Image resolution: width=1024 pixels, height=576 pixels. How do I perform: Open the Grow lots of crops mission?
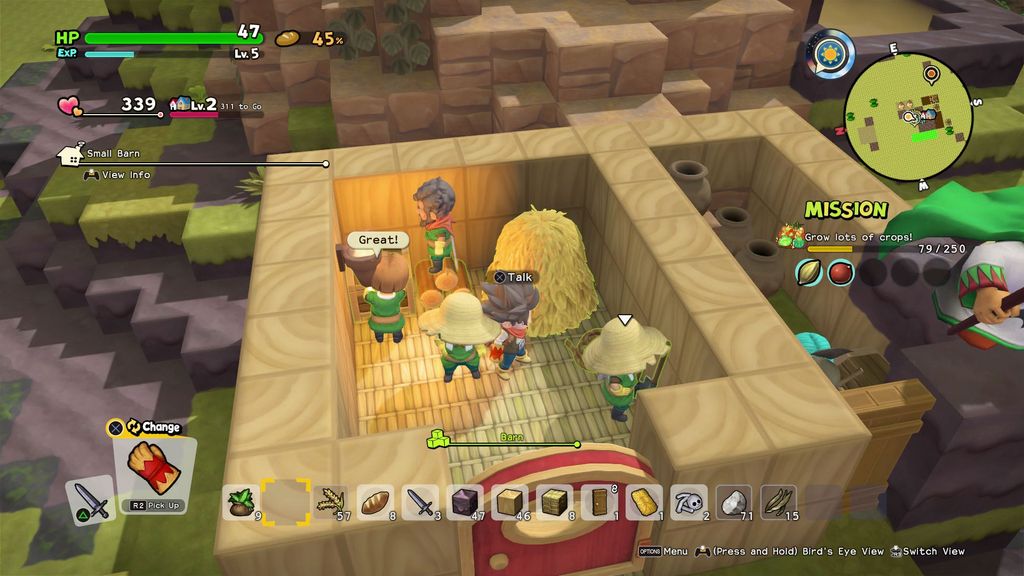[x=858, y=237]
